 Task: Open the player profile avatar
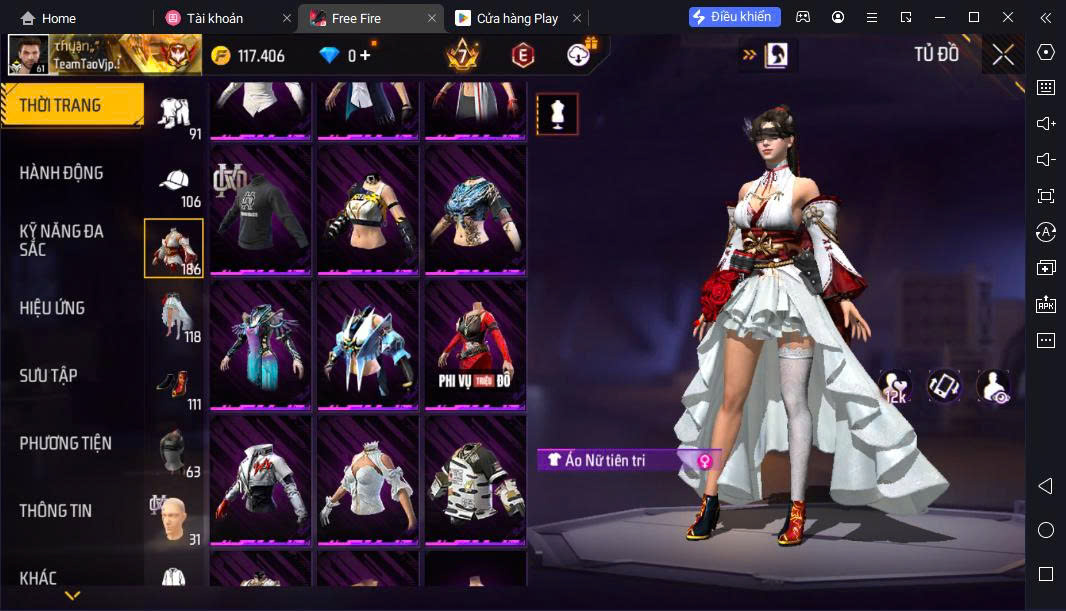click(x=28, y=55)
